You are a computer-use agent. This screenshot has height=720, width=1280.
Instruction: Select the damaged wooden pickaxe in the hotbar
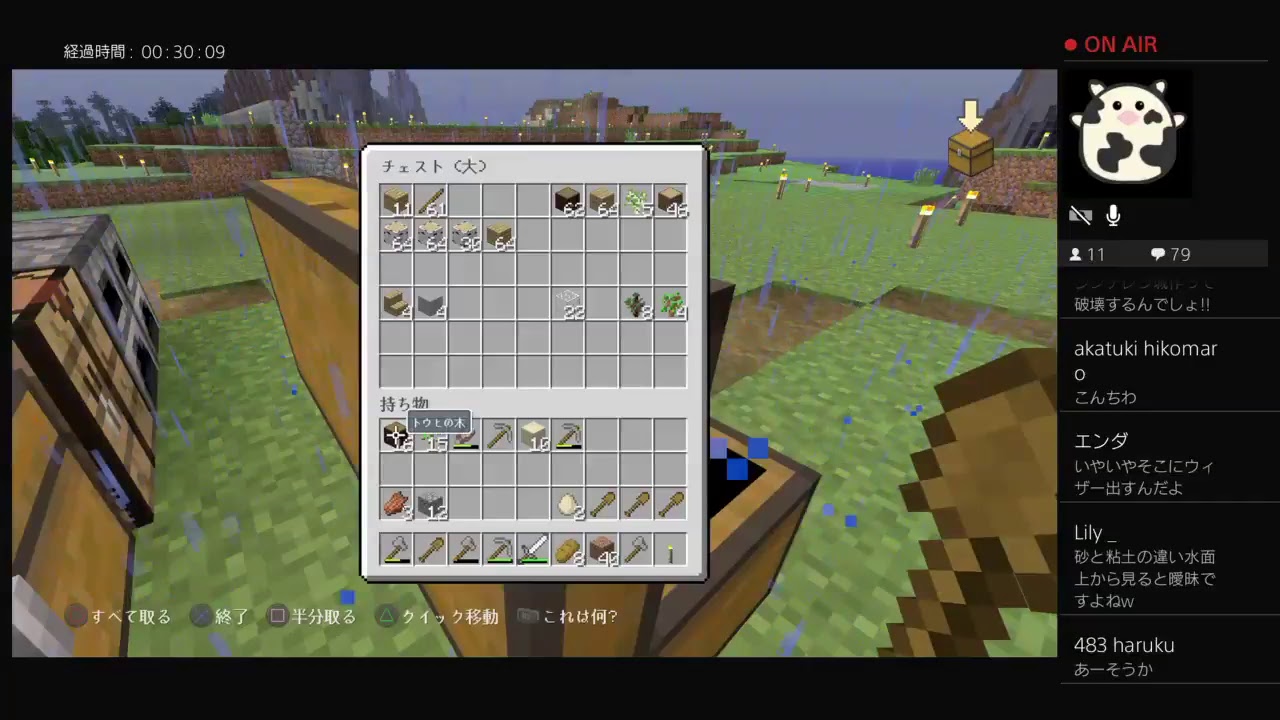point(499,550)
